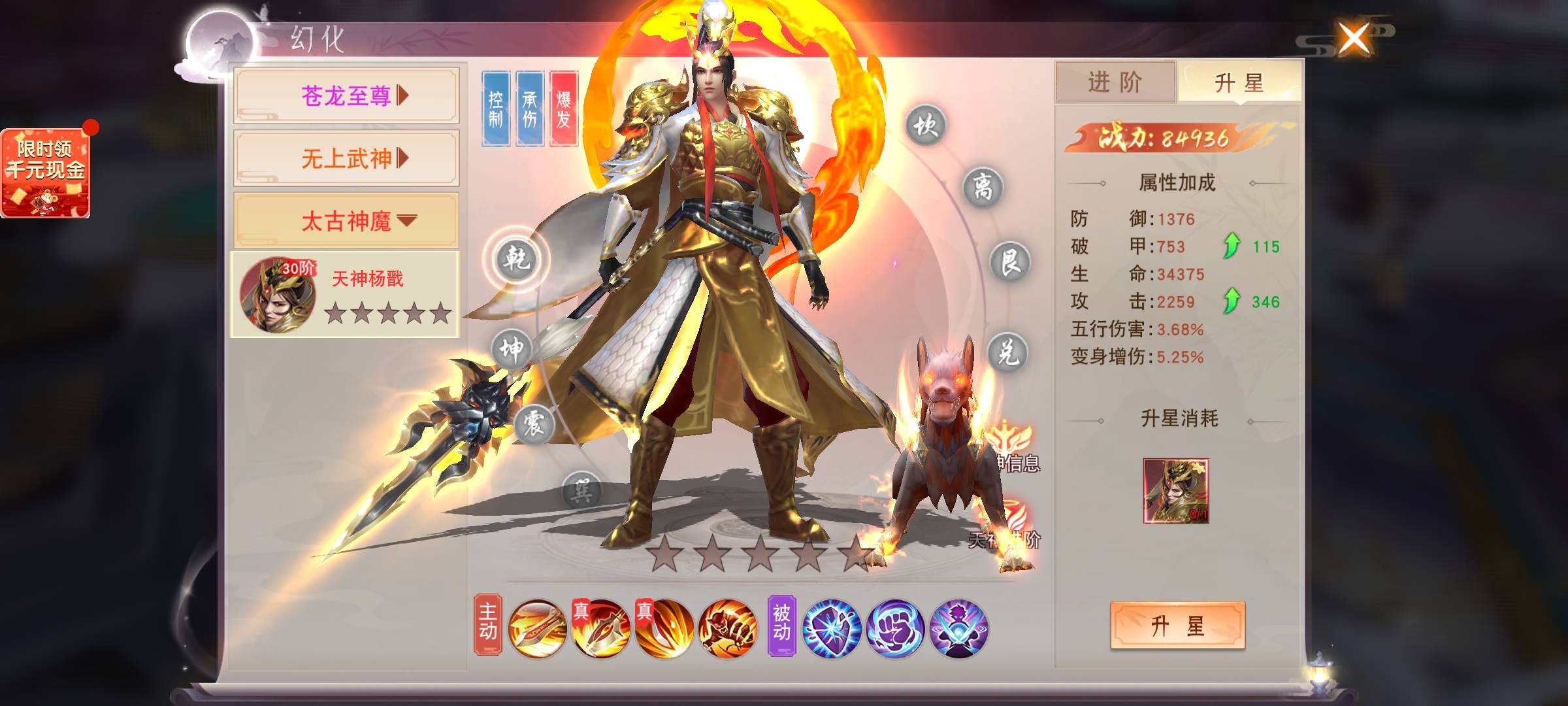This screenshot has height=706, width=1568.
Task: Inspect the purple fist passive skill
Action: coord(895,628)
